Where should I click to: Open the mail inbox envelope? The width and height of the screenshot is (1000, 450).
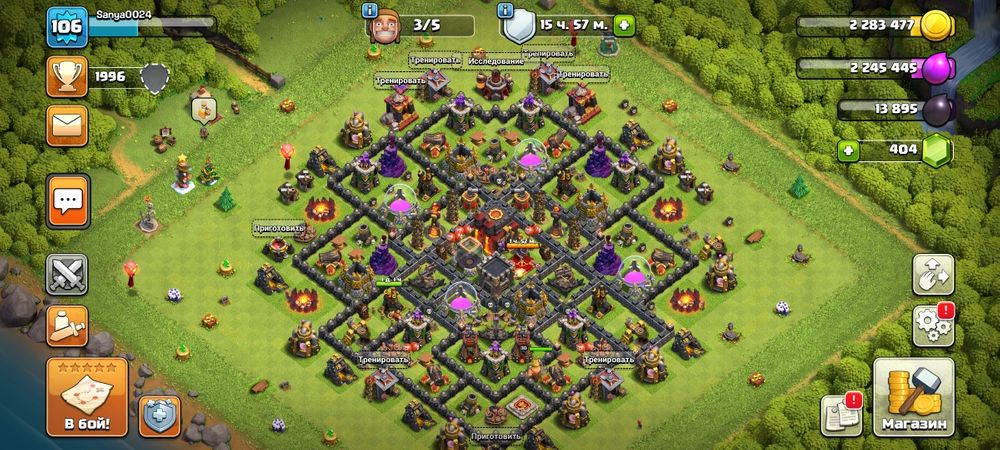tap(67, 126)
